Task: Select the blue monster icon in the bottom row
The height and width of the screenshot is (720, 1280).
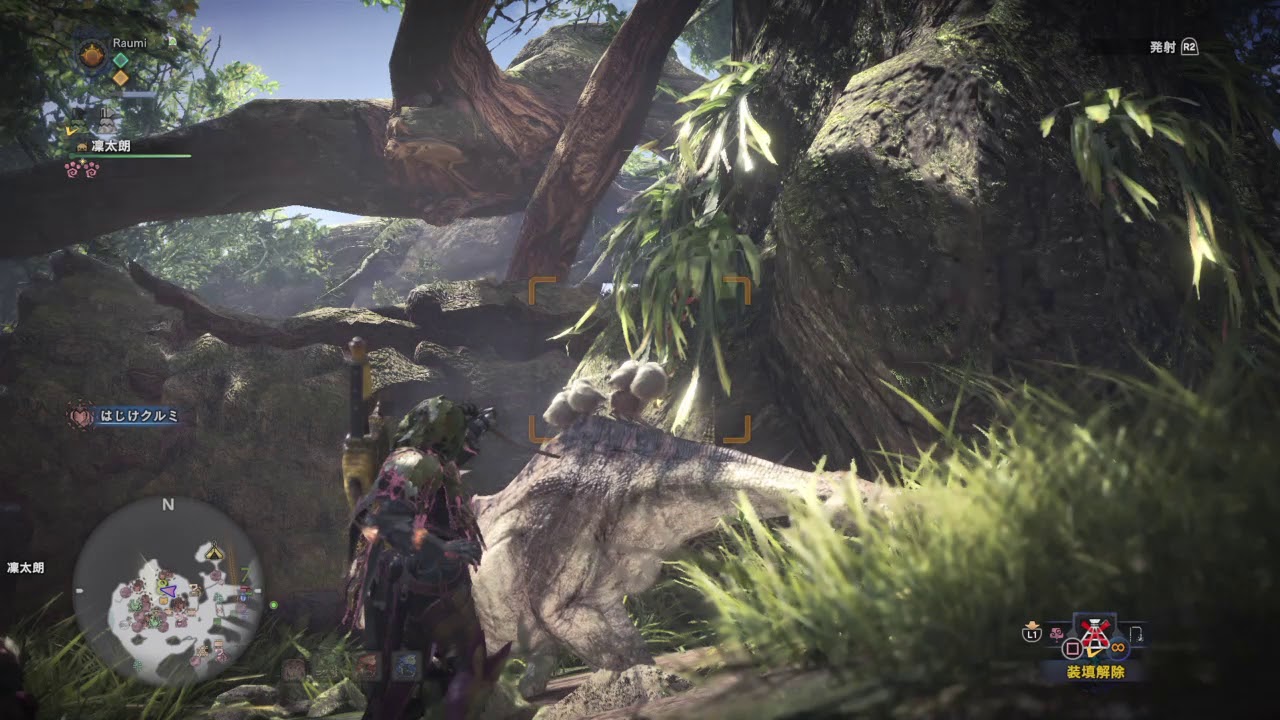Action: click(406, 666)
